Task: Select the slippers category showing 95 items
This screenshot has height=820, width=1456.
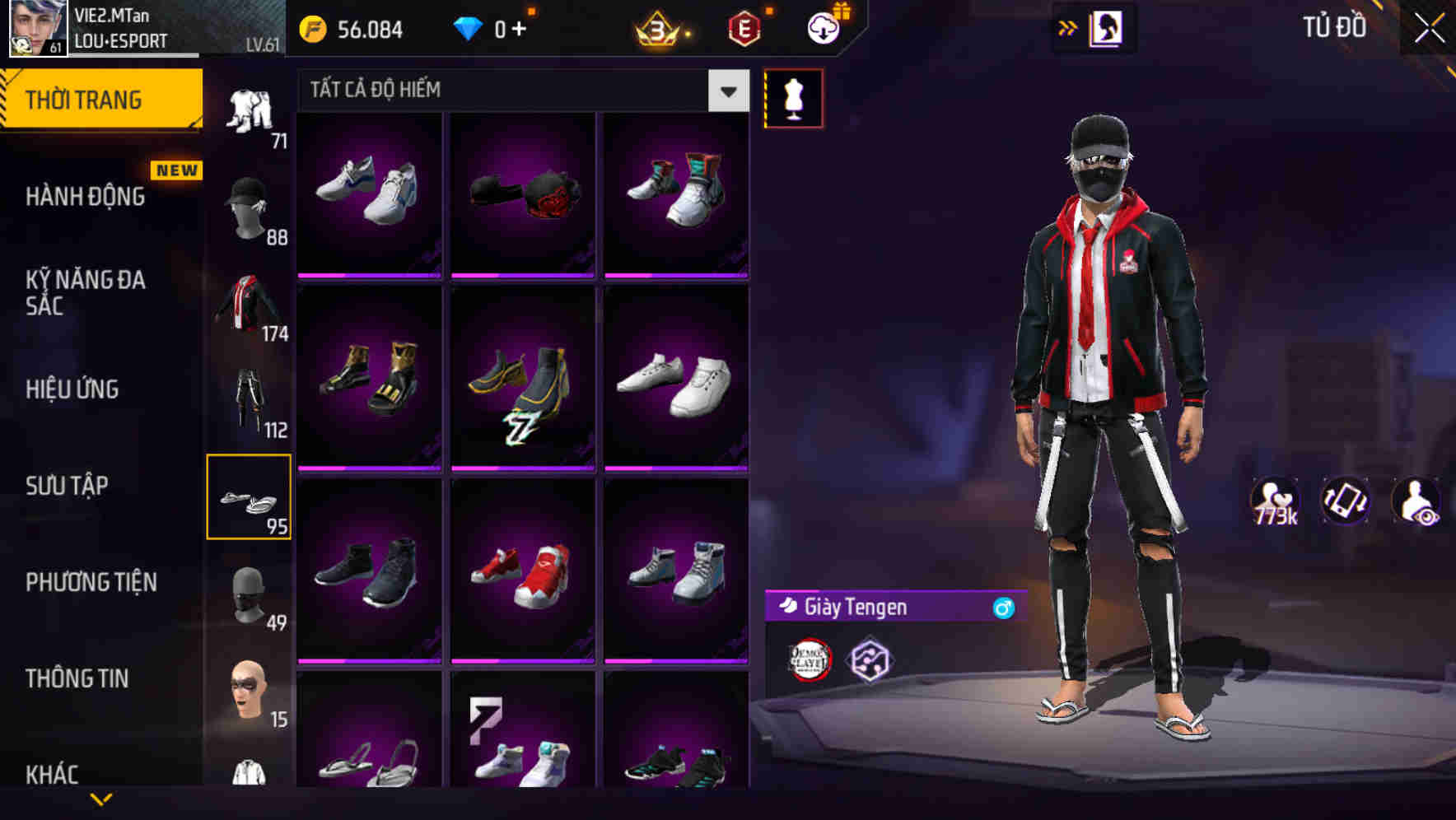Action: coord(250,498)
